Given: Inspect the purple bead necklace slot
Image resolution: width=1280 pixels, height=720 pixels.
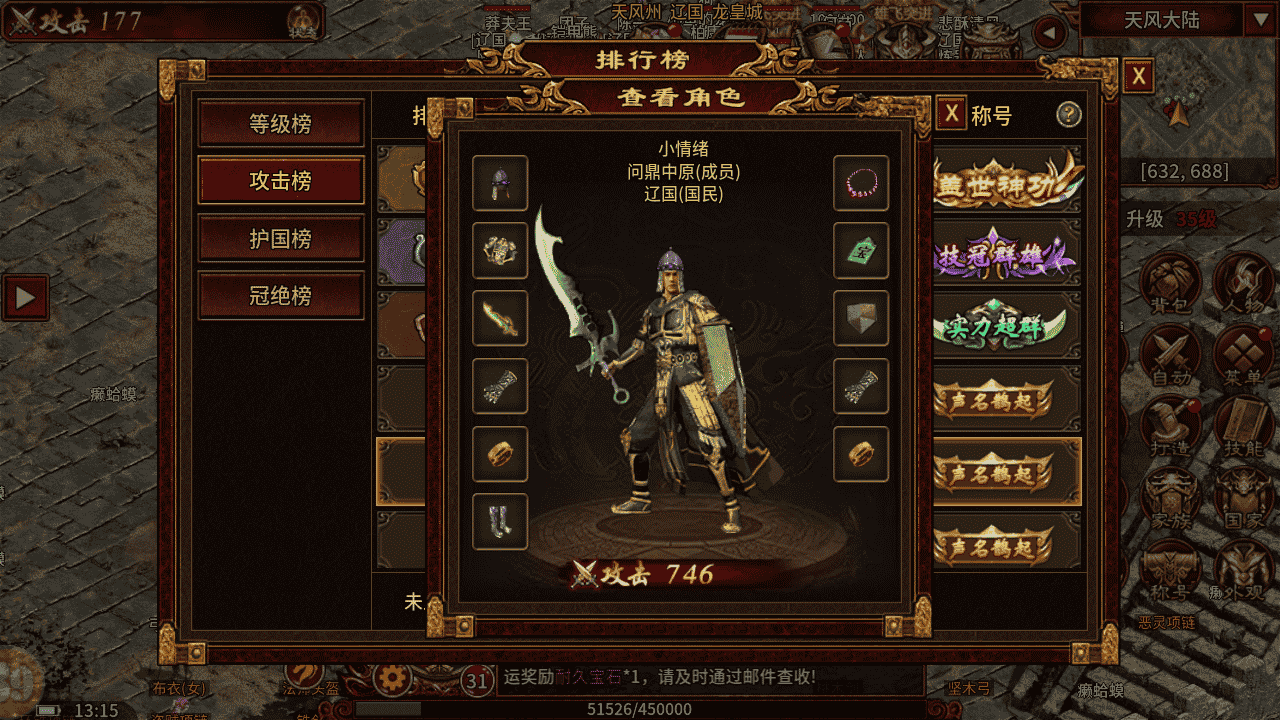Looking at the screenshot, I should 861,183.
